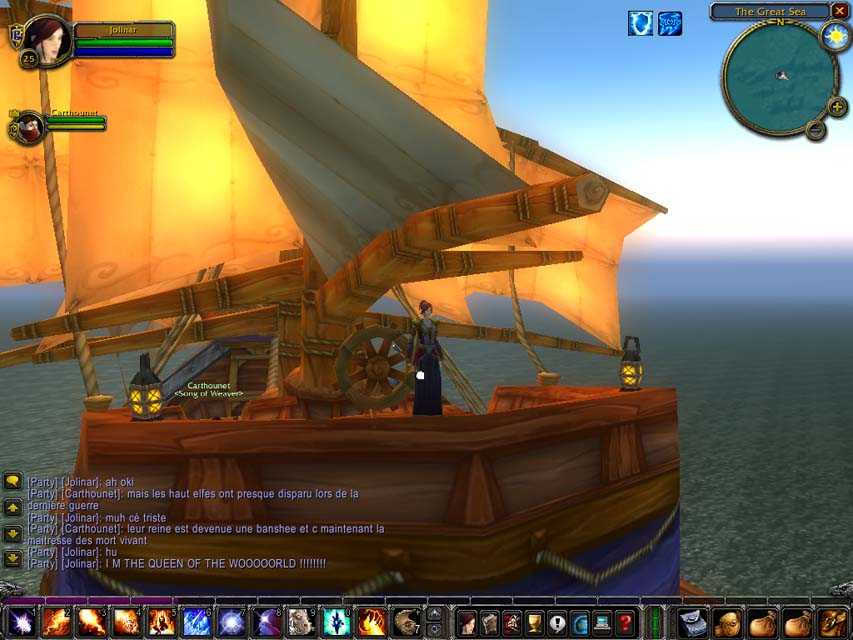Page the action bar up with the arrow
Viewport: 853px width, 640px height.
coord(434,613)
